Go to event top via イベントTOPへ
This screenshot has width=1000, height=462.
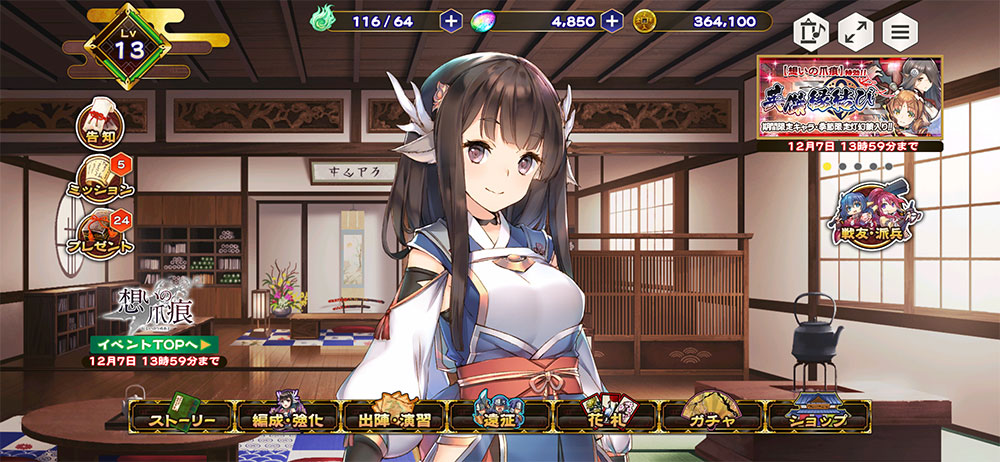(154, 344)
